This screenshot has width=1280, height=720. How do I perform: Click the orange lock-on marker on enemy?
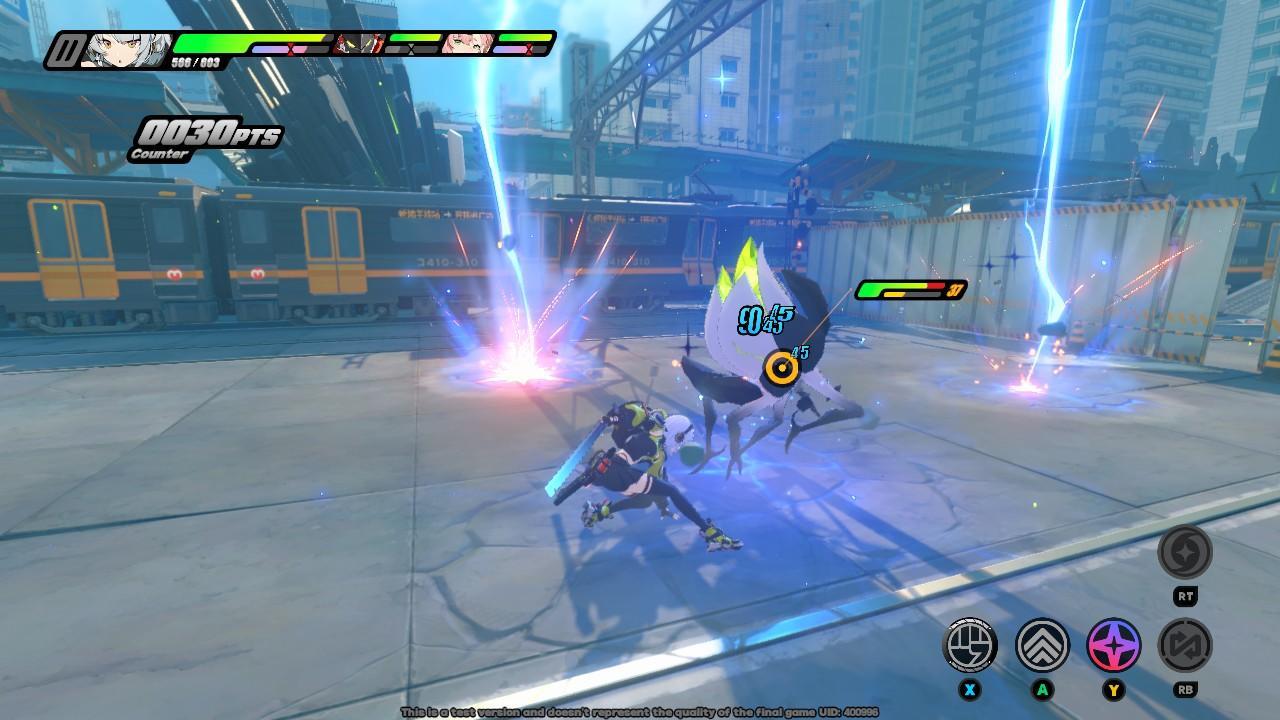(782, 367)
